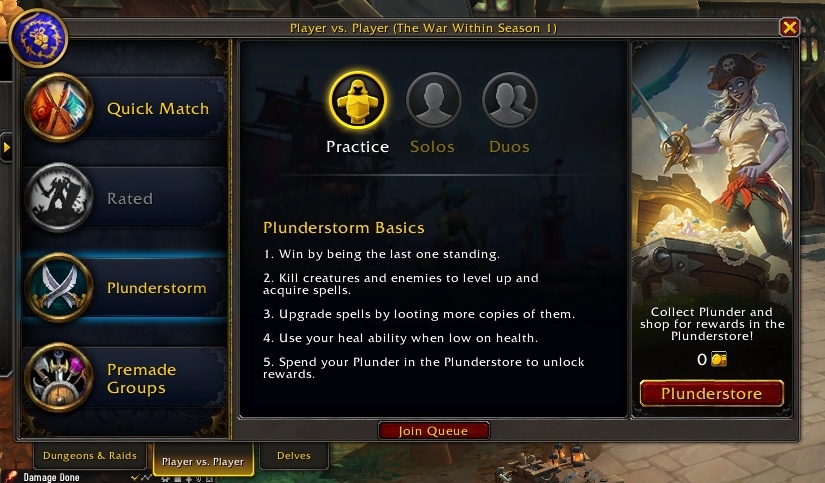Select the Player vs. Player tab
Viewport: 825px width, 483px height.
(200, 461)
